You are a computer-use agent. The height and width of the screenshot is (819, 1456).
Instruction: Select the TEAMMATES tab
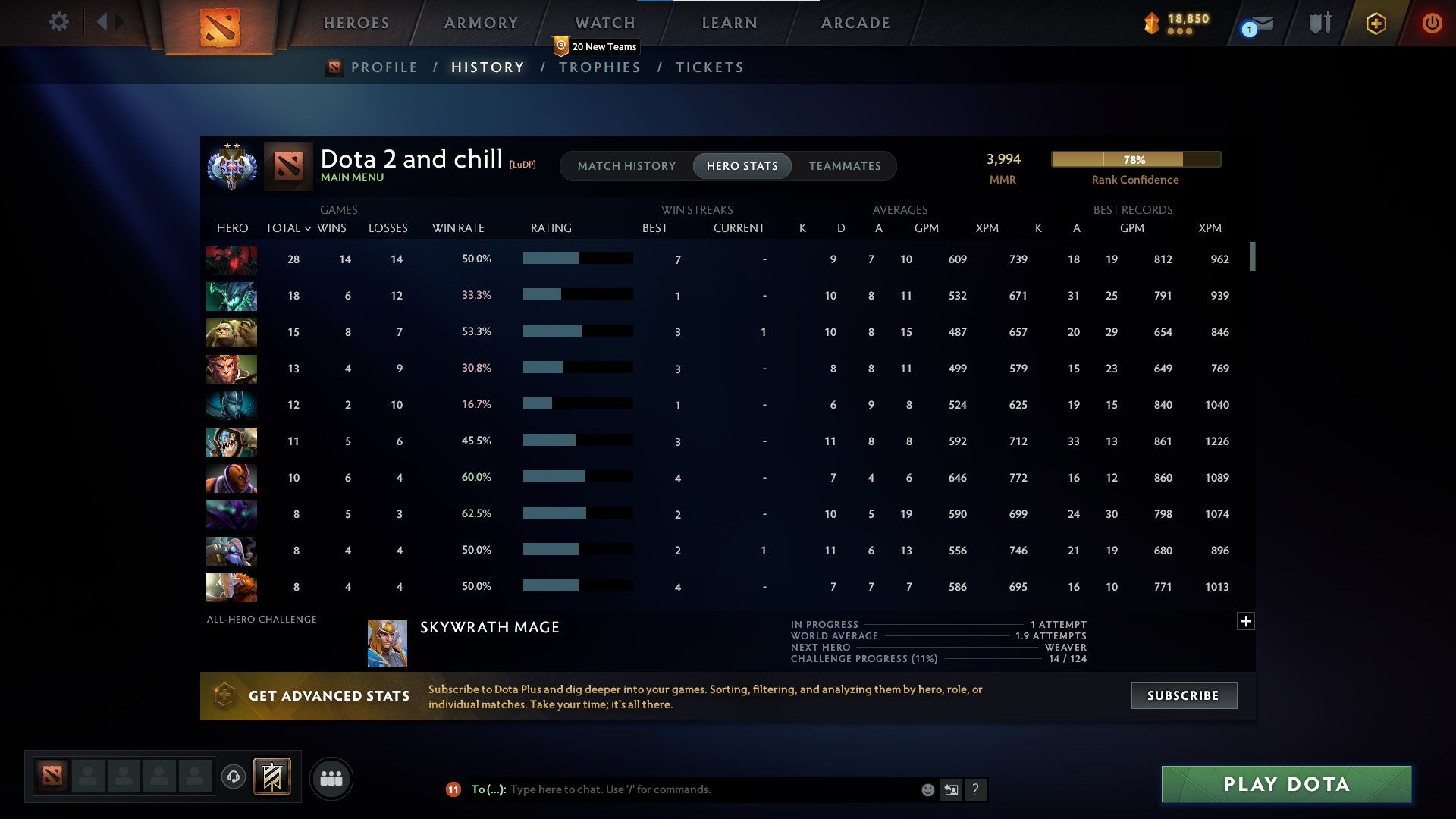(x=845, y=165)
